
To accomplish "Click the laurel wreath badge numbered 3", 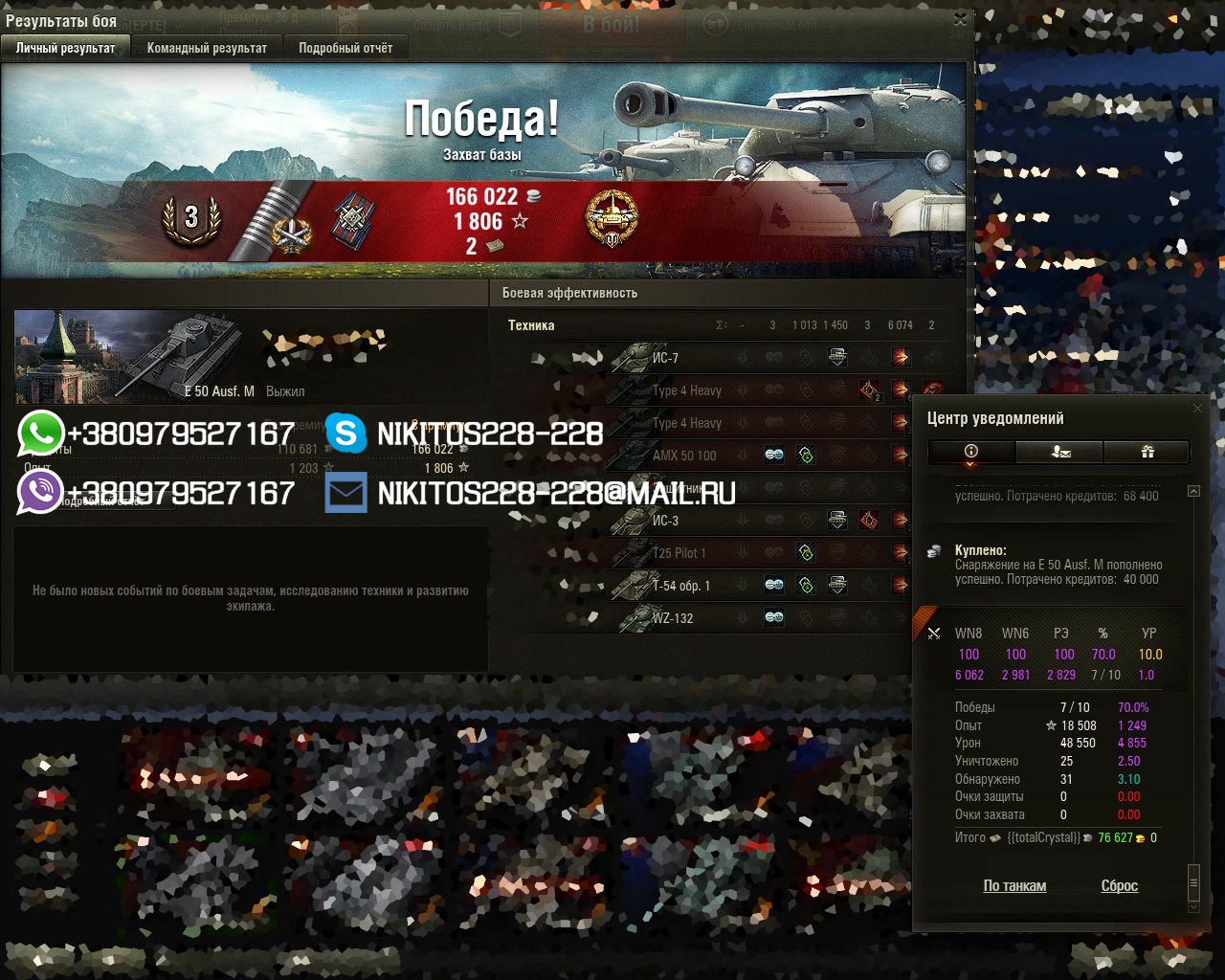I will click(x=191, y=219).
